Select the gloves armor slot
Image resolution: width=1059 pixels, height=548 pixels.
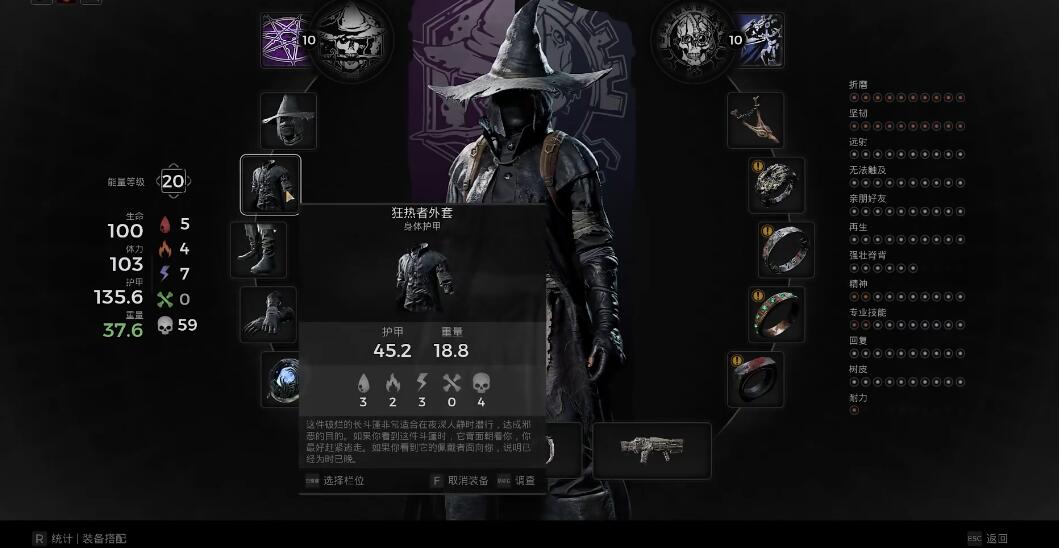tap(268, 315)
